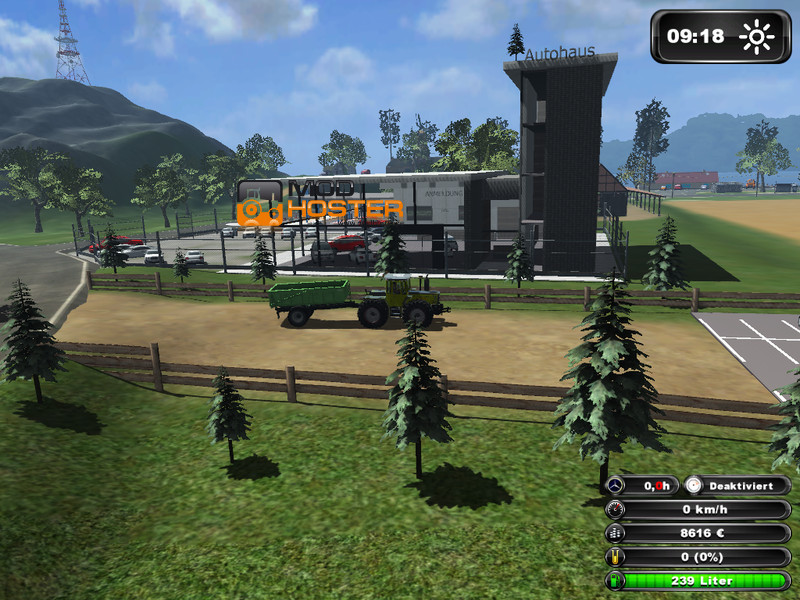
Task: Click the cruise control dial icon
Action: point(694,485)
